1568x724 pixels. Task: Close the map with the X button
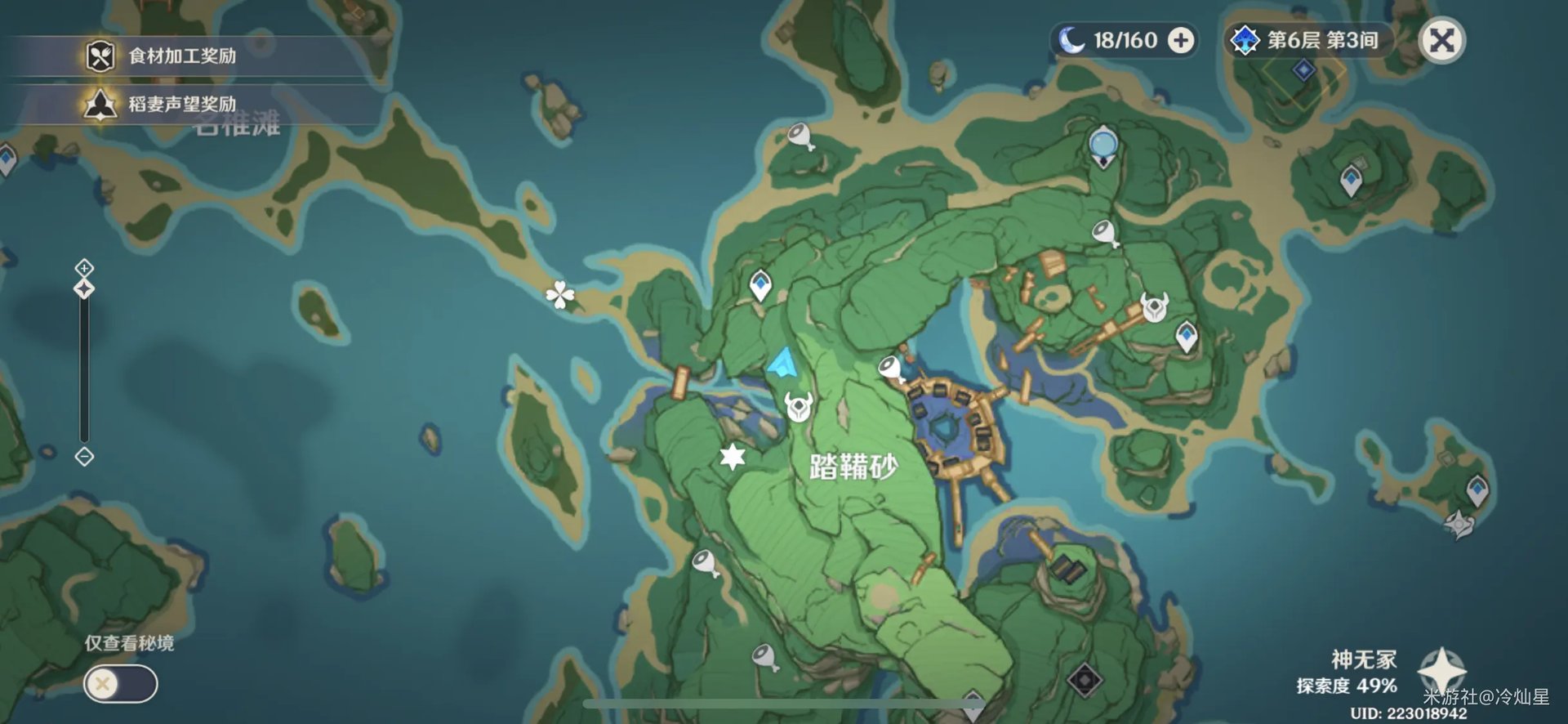(1442, 40)
